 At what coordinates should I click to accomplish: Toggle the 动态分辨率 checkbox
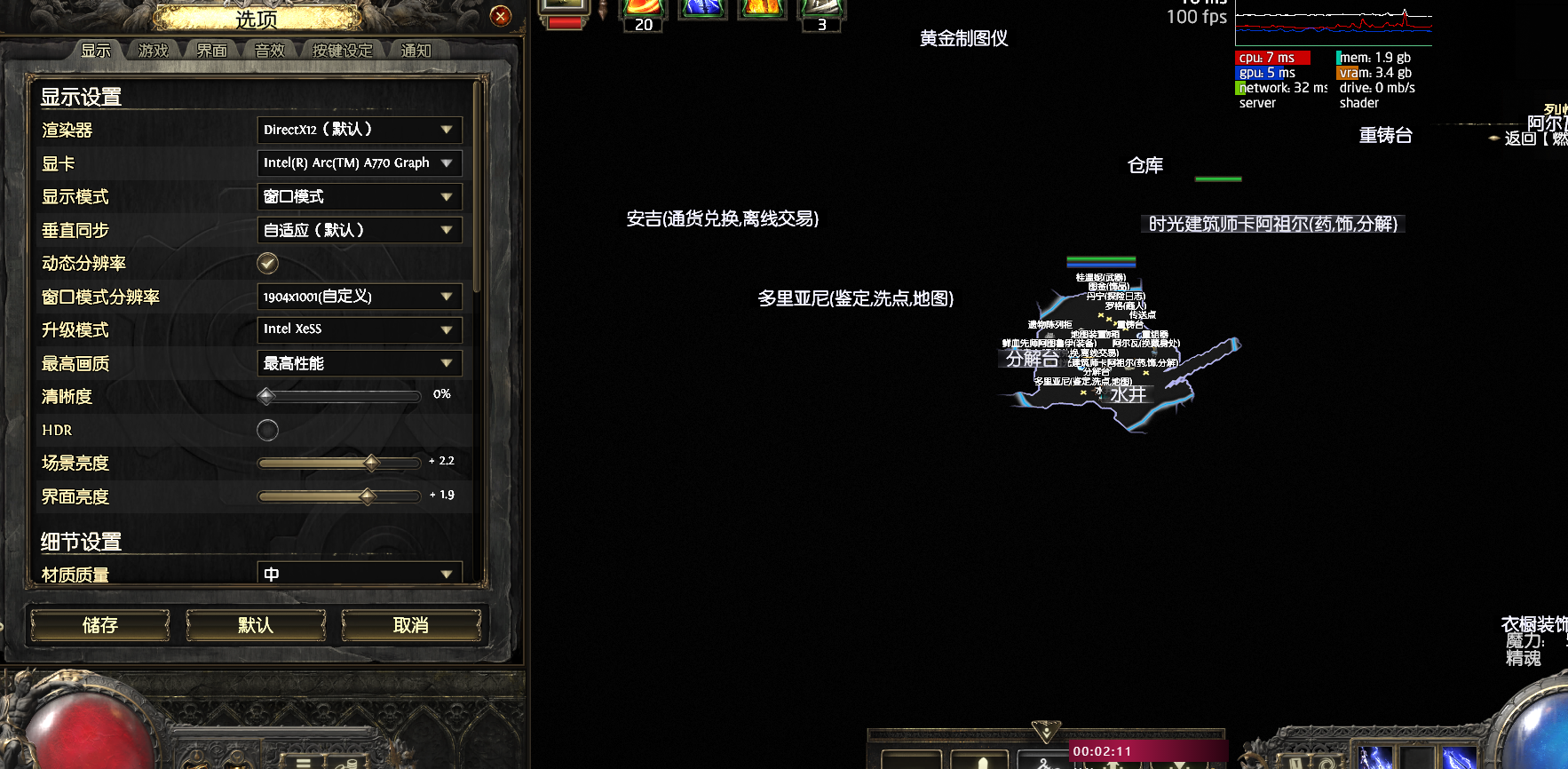(x=267, y=263)
